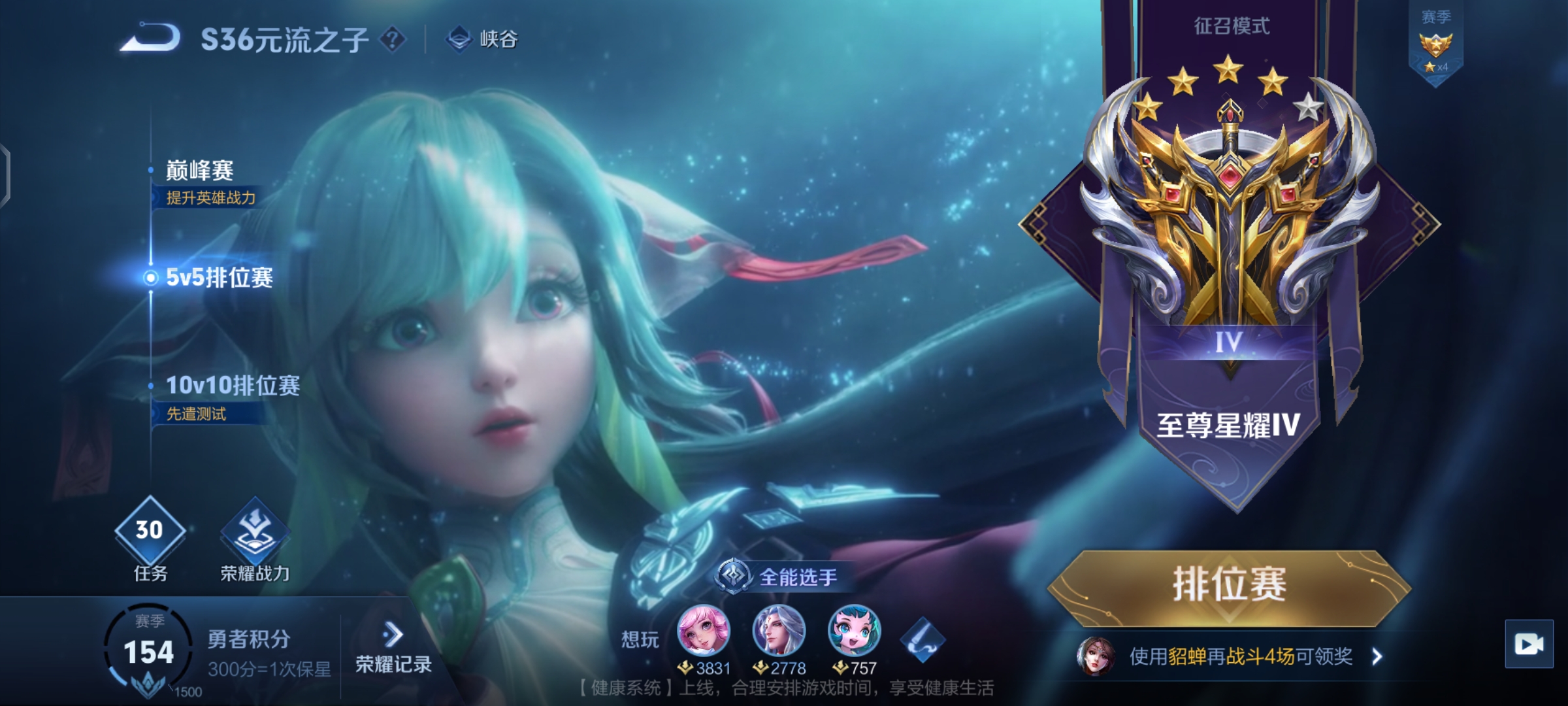
Task: Start a match with 排位赛 button
Action: coord(1230,585)
